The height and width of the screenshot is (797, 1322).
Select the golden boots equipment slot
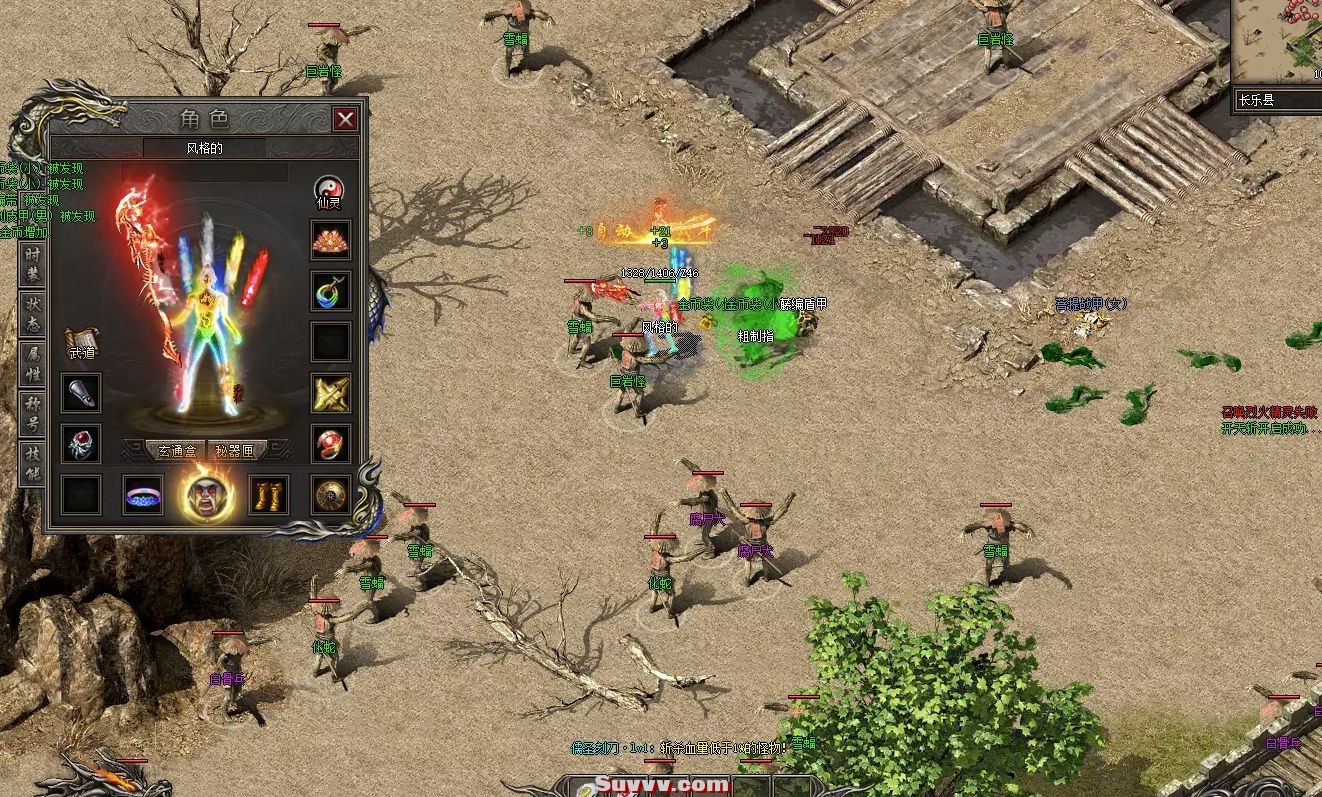point(268,495)
